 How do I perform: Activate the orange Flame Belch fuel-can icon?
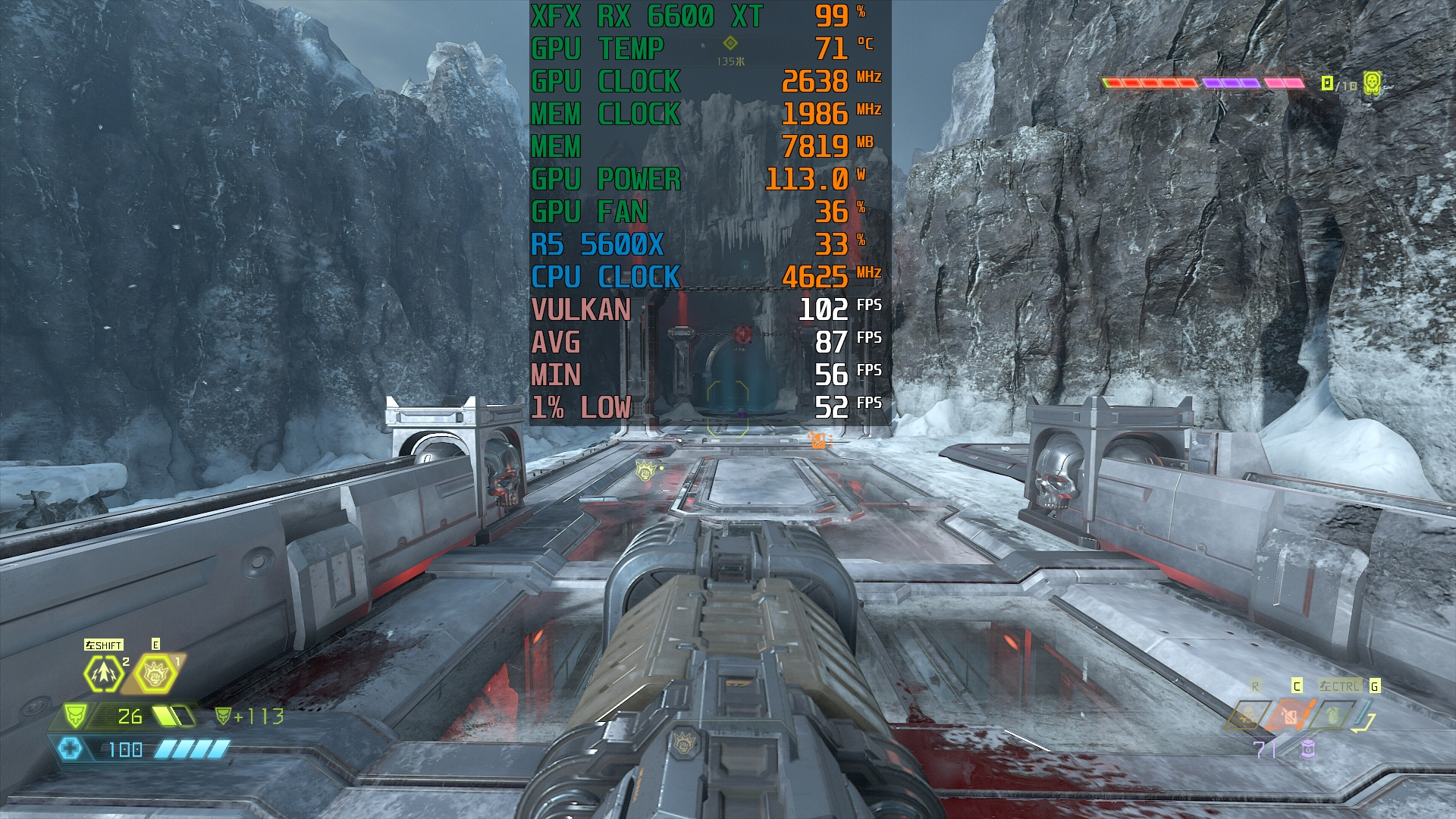1289,715
